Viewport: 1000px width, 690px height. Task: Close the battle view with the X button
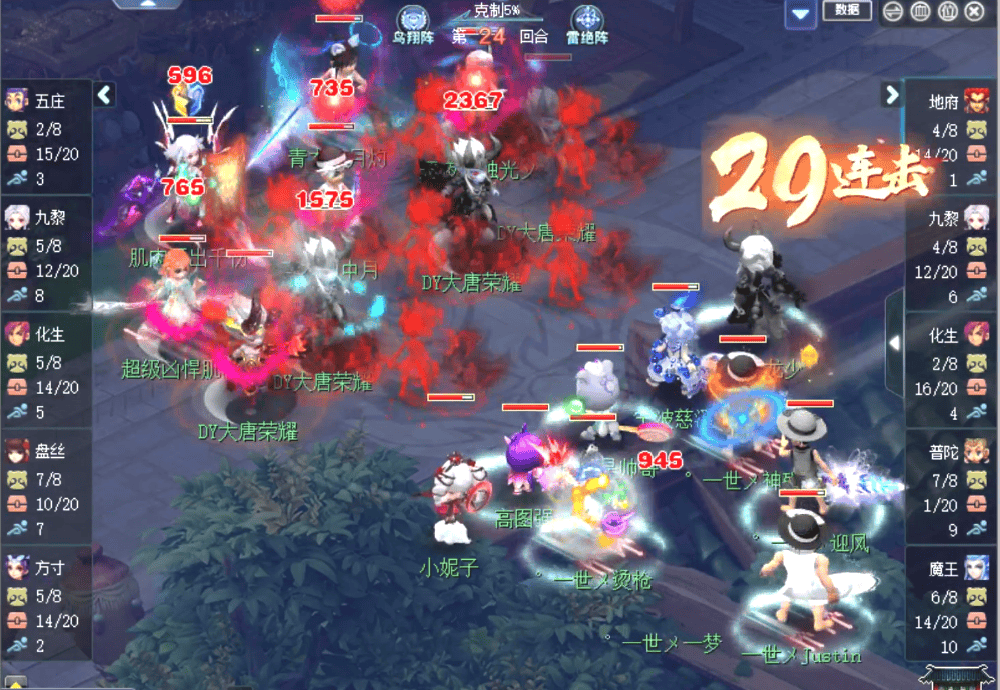tap(974, 11)
